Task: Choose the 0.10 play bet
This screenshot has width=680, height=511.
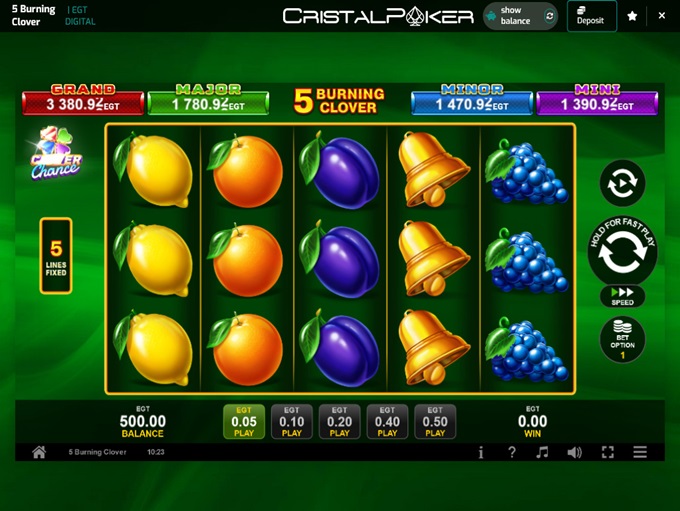Action: (x=291, y=422)
